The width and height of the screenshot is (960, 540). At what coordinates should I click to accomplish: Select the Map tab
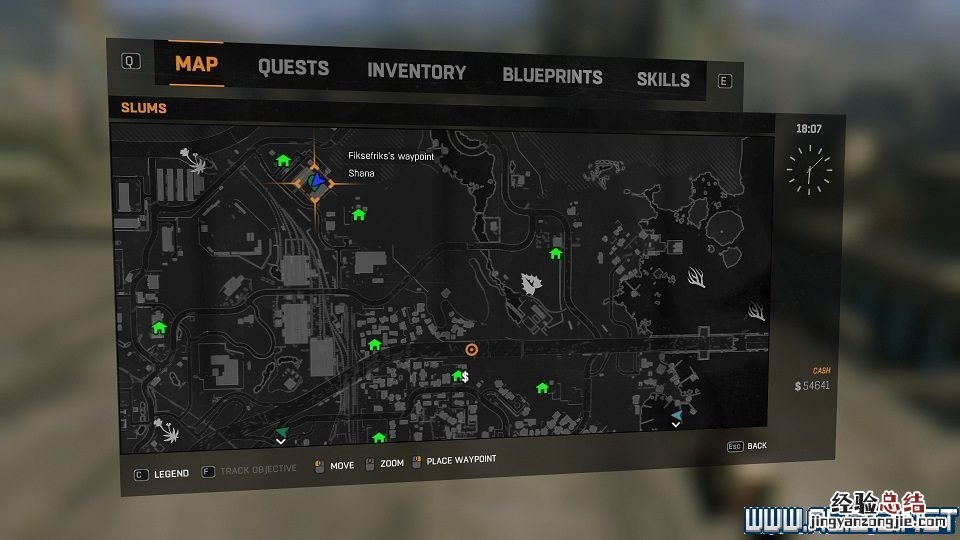(x=197, y=64)
